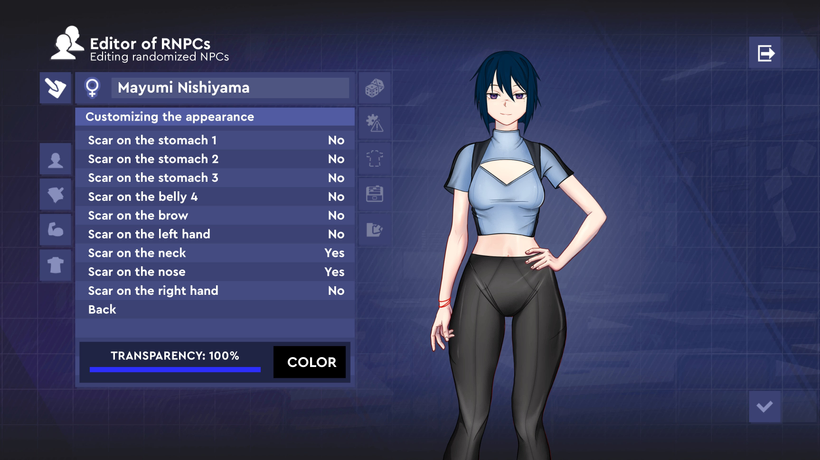Click the female gender symbol icon

pos(92,88)
